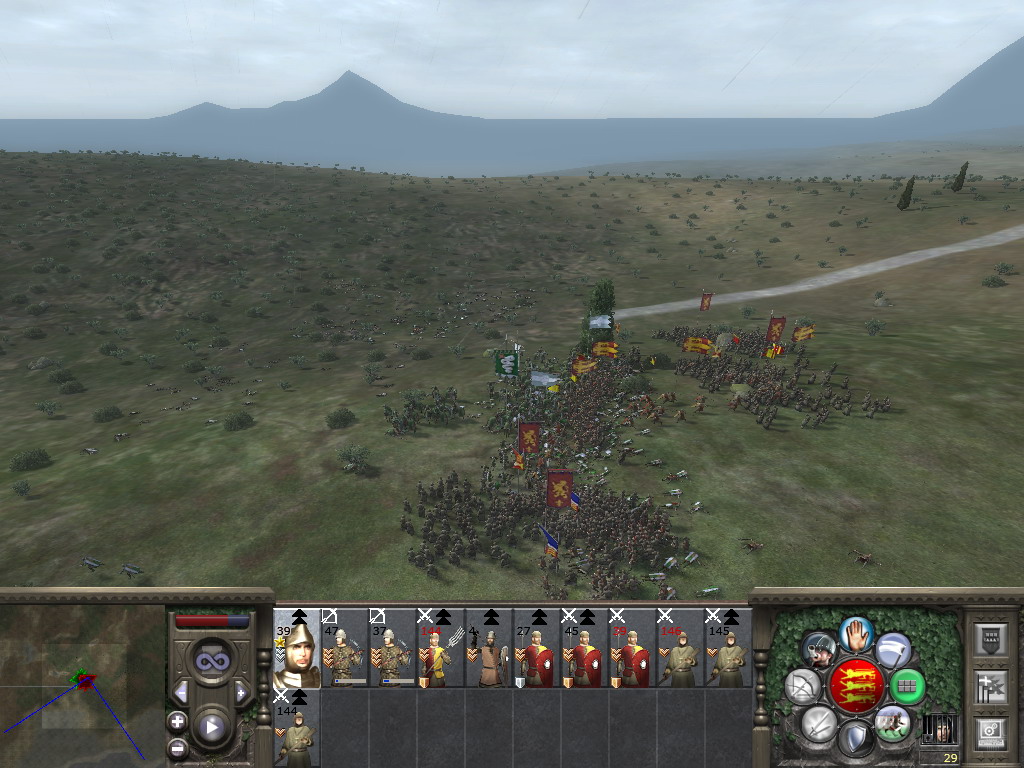Click the play button on the speed panel
The image size is (1024, 768).
(211, 727)
